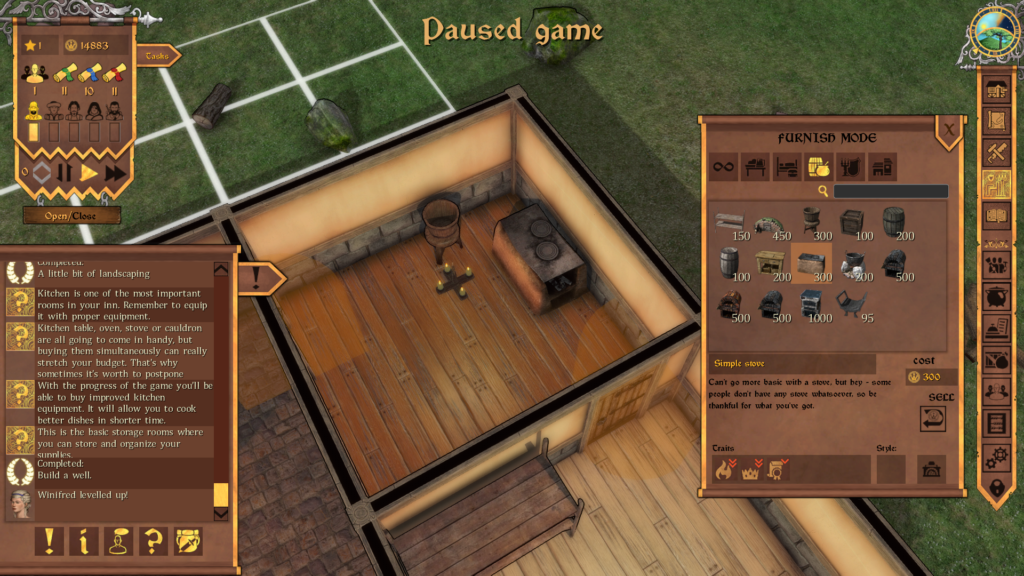Choose the simple stove priced at 300
Image resolution: width=1024 pixels, height=576 pixels.
coord(810,263)
